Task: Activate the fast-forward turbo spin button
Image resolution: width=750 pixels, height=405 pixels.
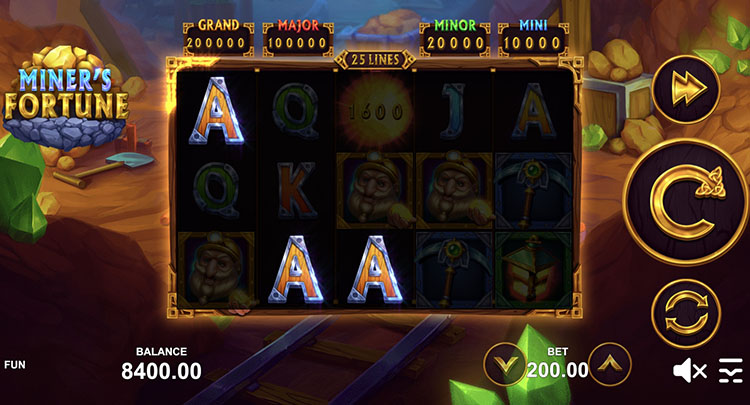Action: (685, 88)
